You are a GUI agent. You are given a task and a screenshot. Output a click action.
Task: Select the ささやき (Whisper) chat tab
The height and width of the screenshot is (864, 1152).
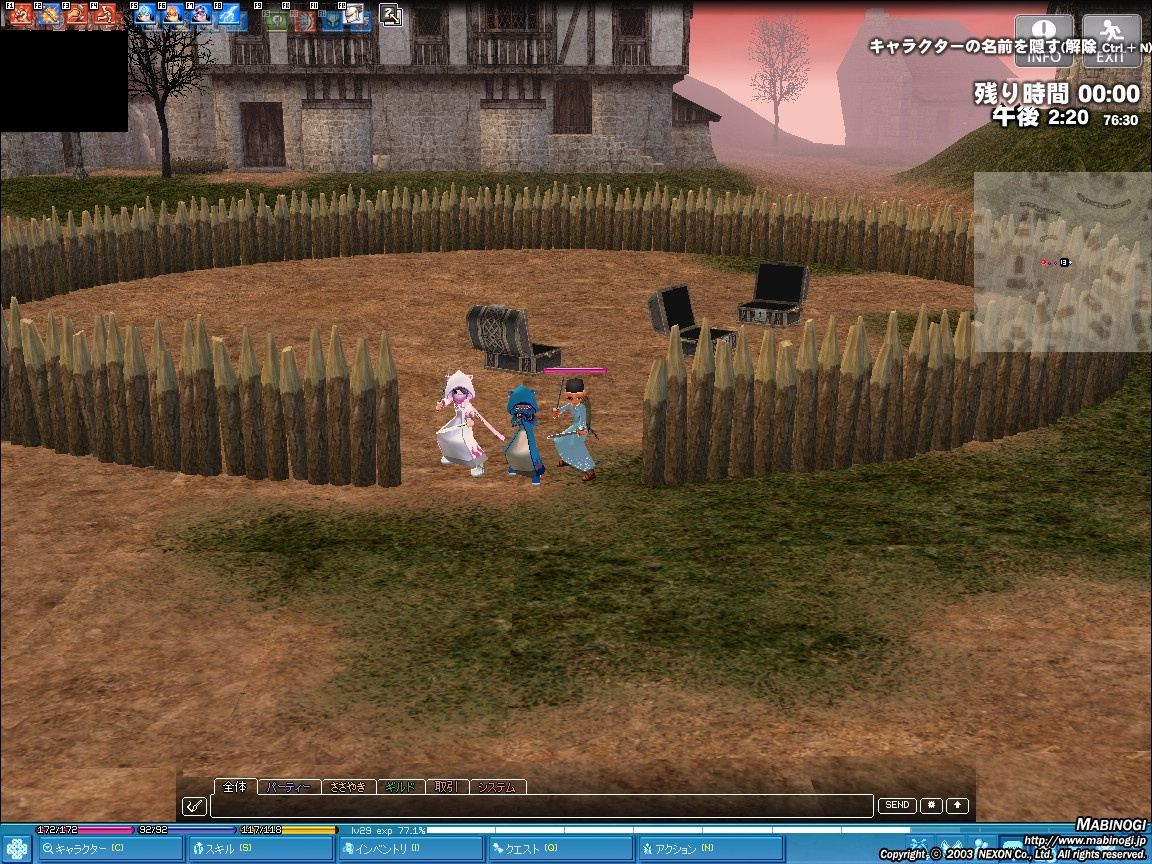pos(349,787)
